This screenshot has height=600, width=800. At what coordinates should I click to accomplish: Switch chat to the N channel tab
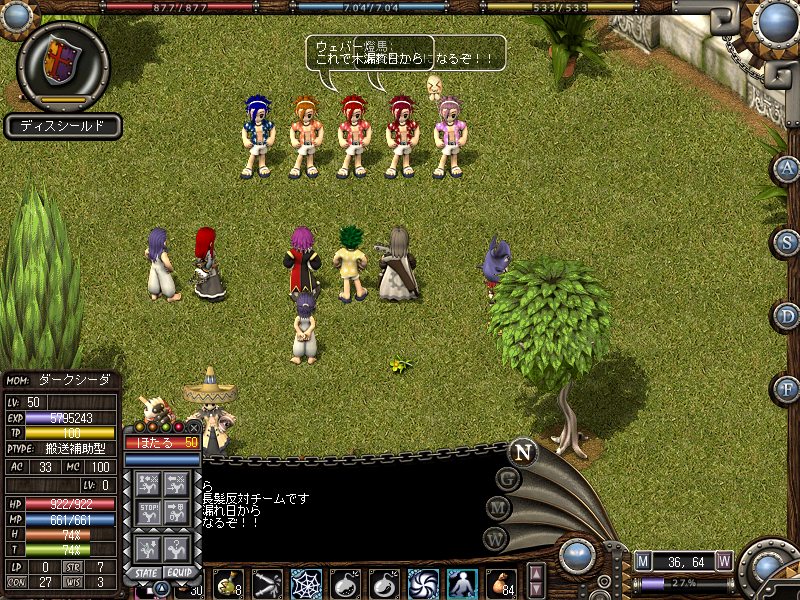pyautogui.click(x=522, y=452)
